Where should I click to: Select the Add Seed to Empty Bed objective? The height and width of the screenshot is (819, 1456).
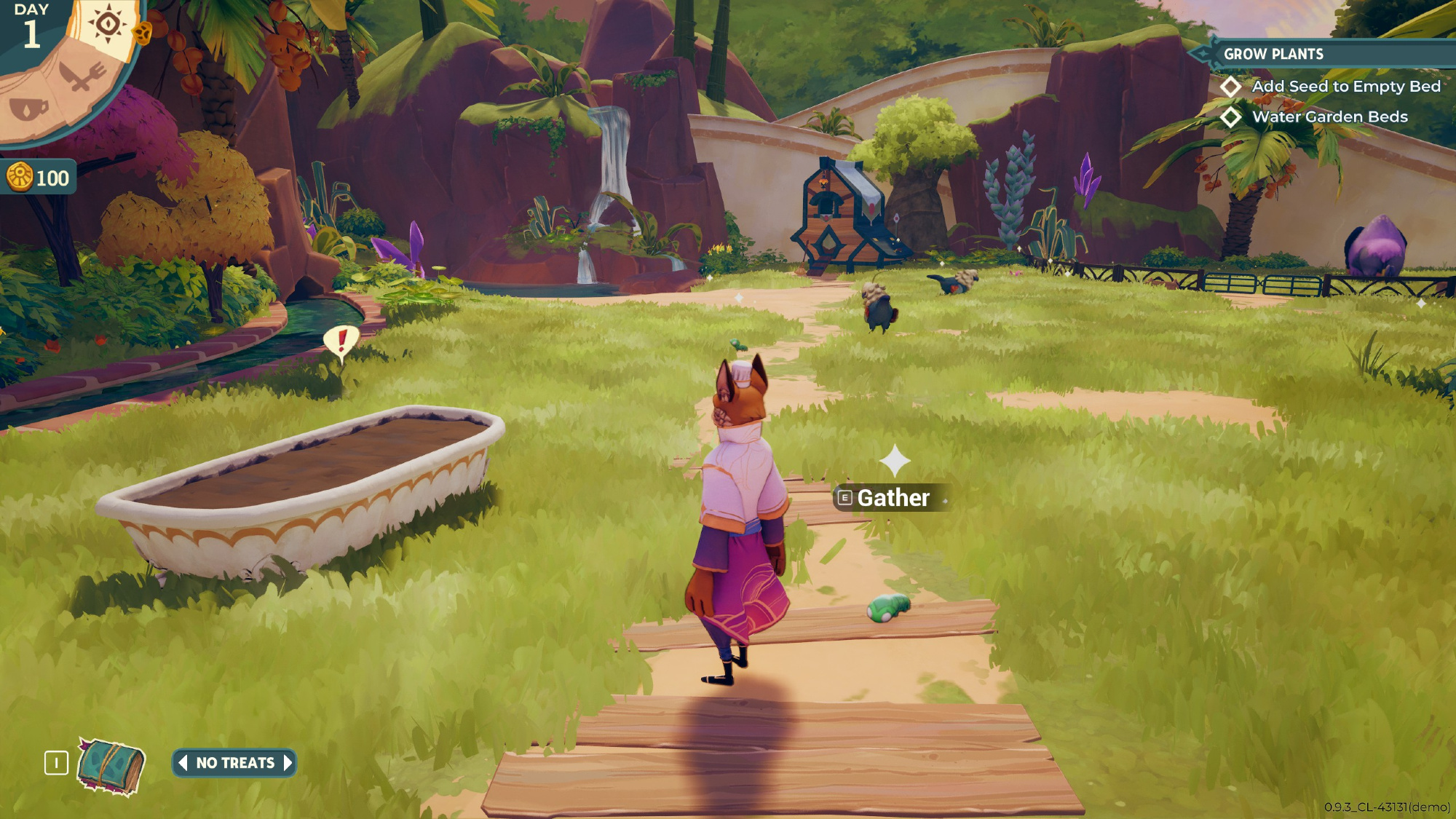click(1345, 87)
